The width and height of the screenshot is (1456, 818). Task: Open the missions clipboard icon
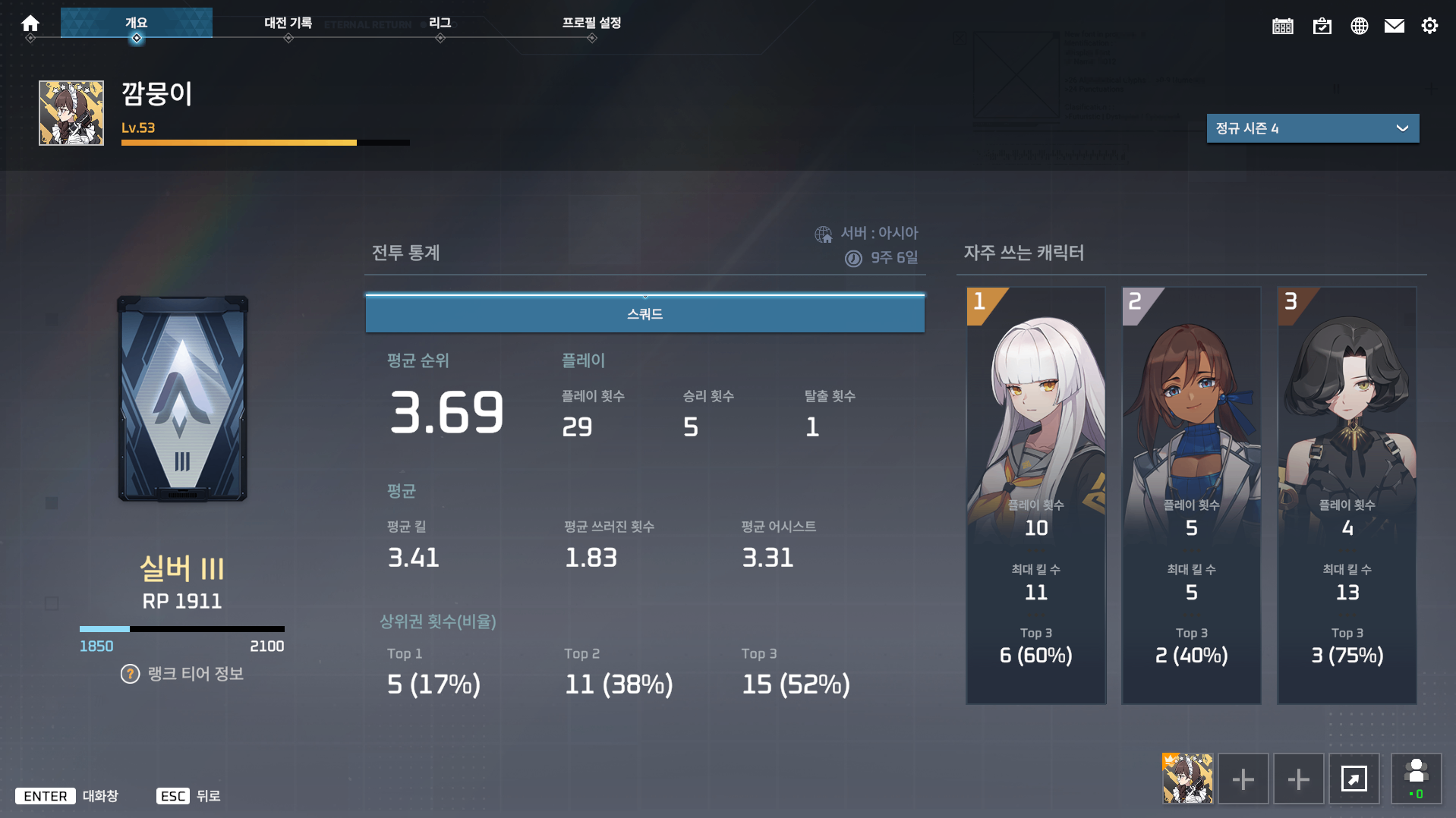point(1322,25)
